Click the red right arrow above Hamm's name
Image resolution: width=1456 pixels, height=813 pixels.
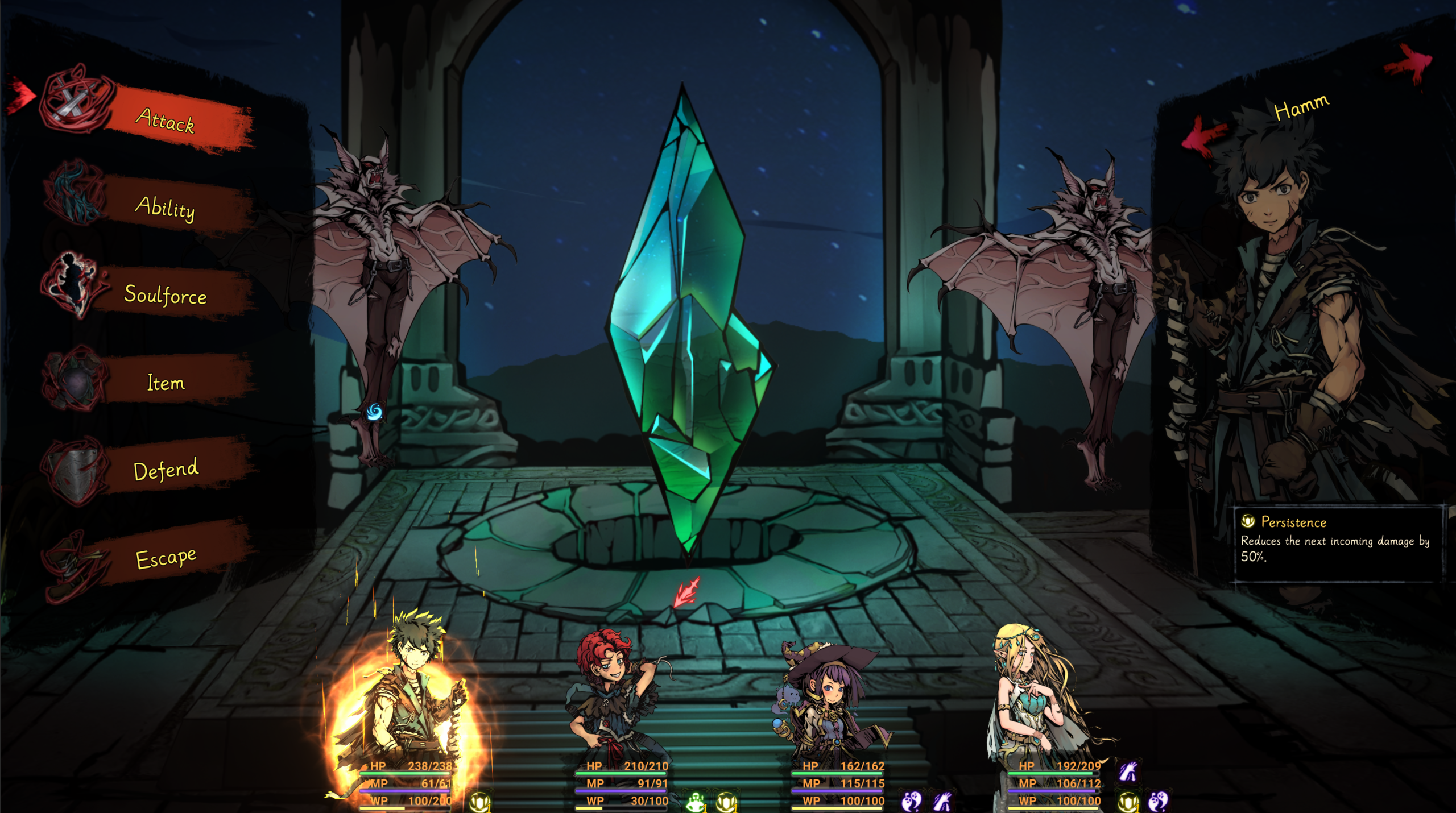coord(1409,63)
